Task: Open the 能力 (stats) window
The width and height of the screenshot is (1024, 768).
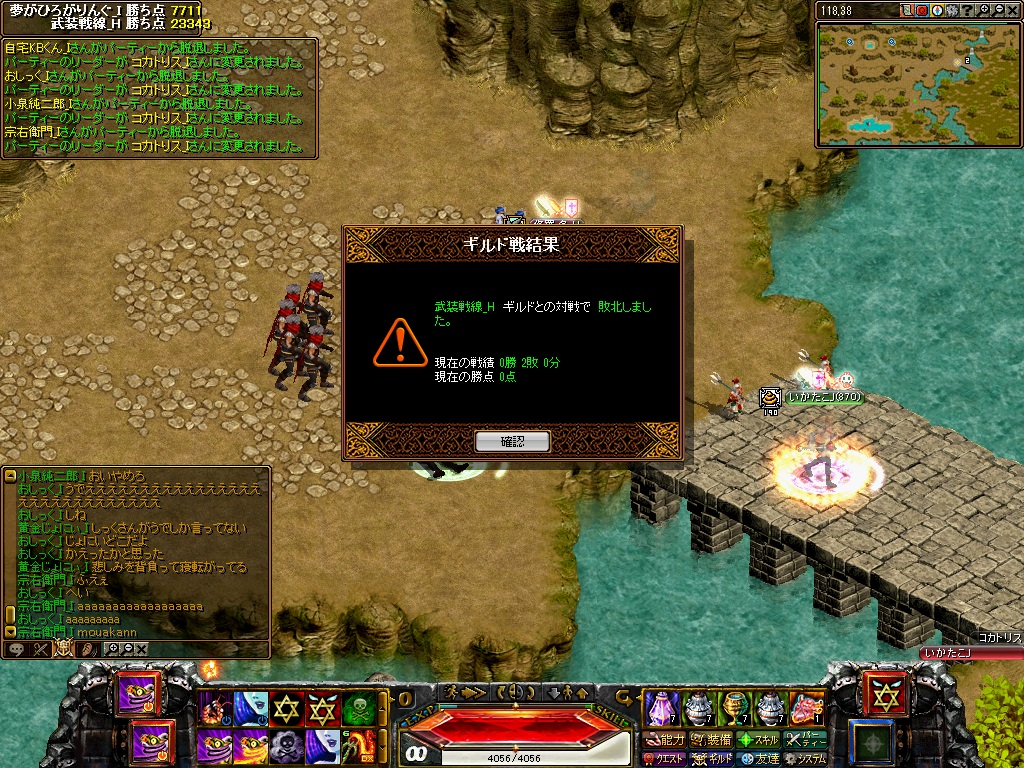Action: point(664,740)
